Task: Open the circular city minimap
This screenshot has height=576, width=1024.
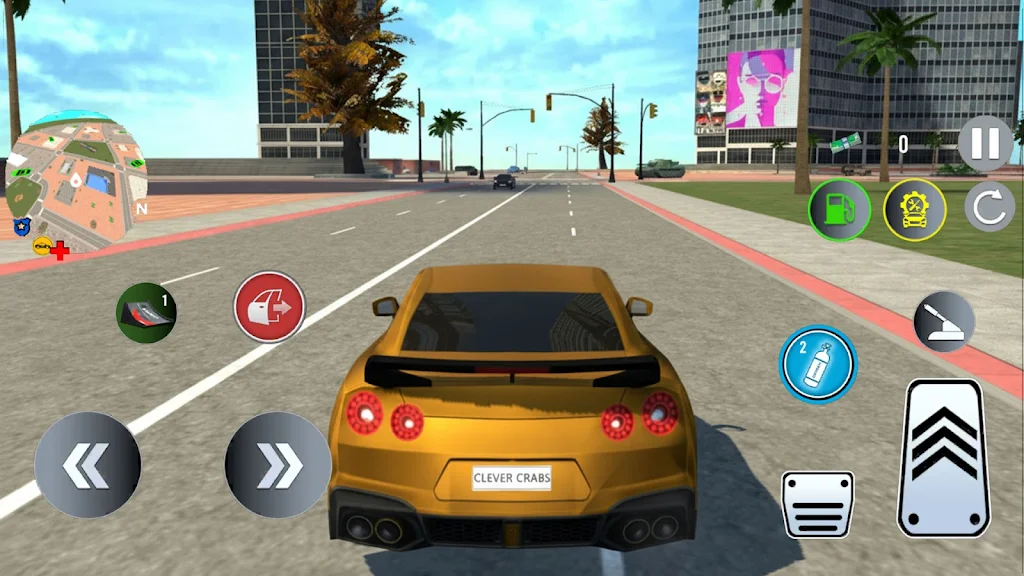Action: coord(76,182)
